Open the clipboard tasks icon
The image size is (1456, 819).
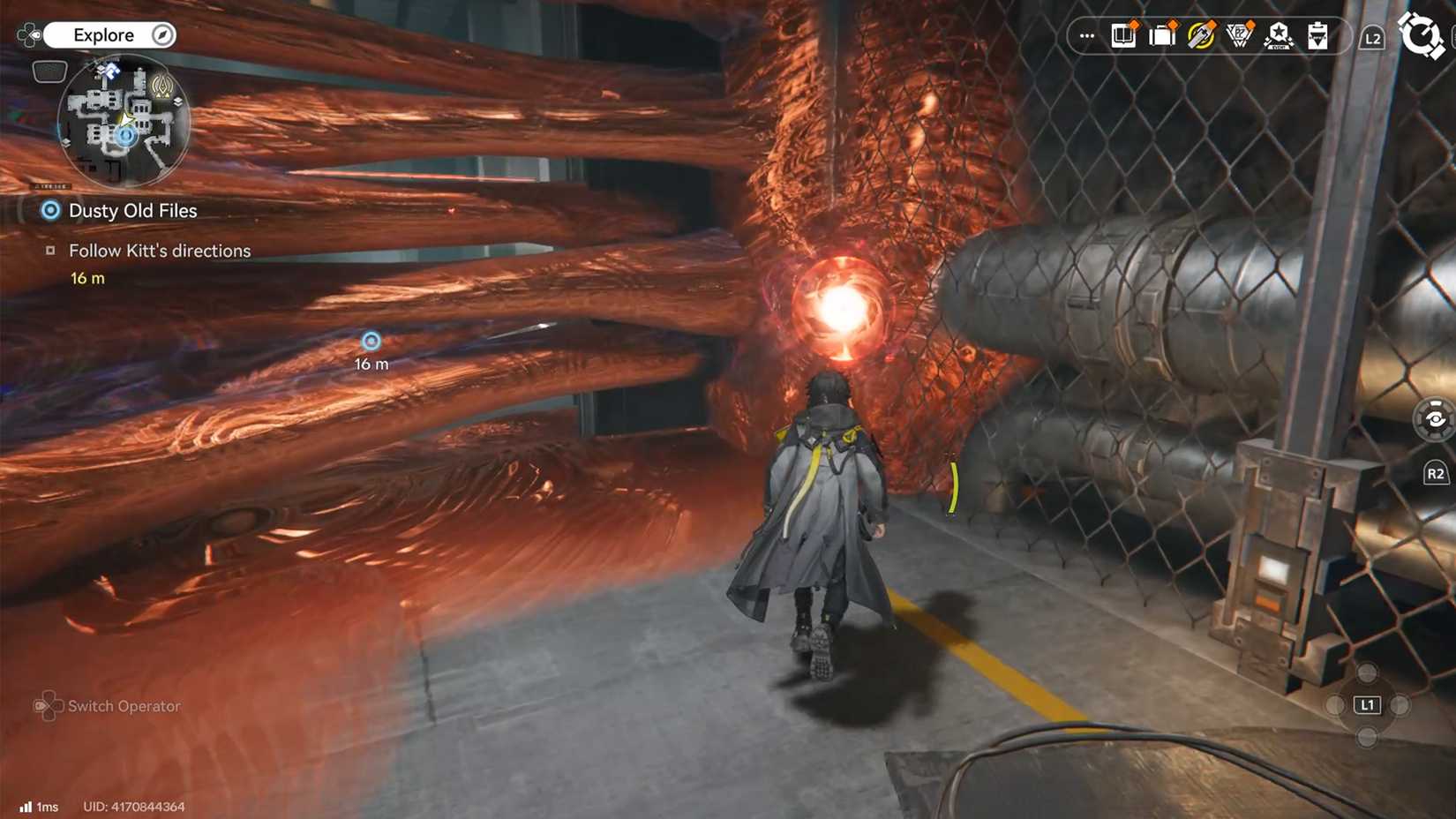pos(1317,35)
